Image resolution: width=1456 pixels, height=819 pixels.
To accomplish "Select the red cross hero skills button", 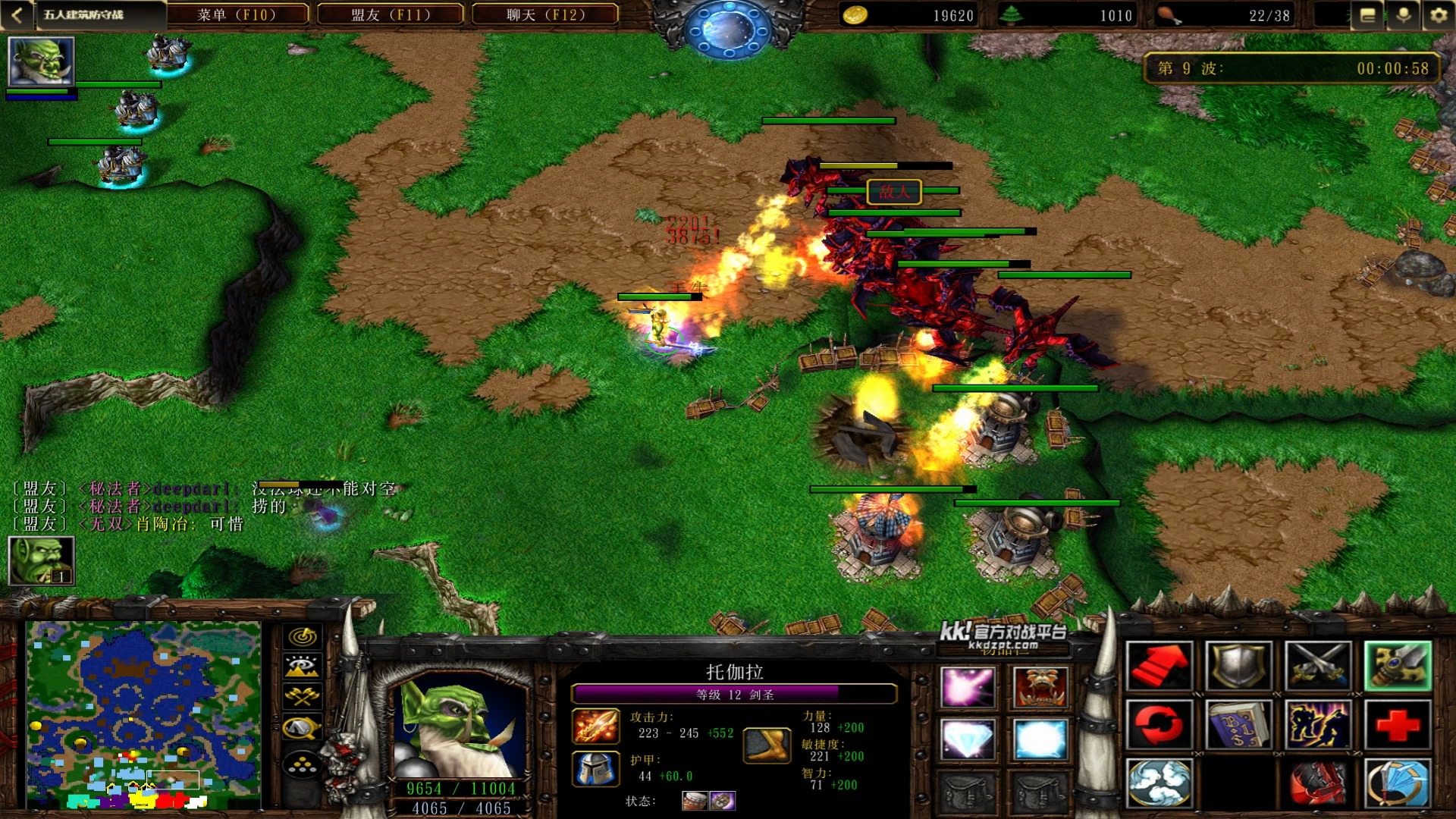I will (x=1398, y=724).
